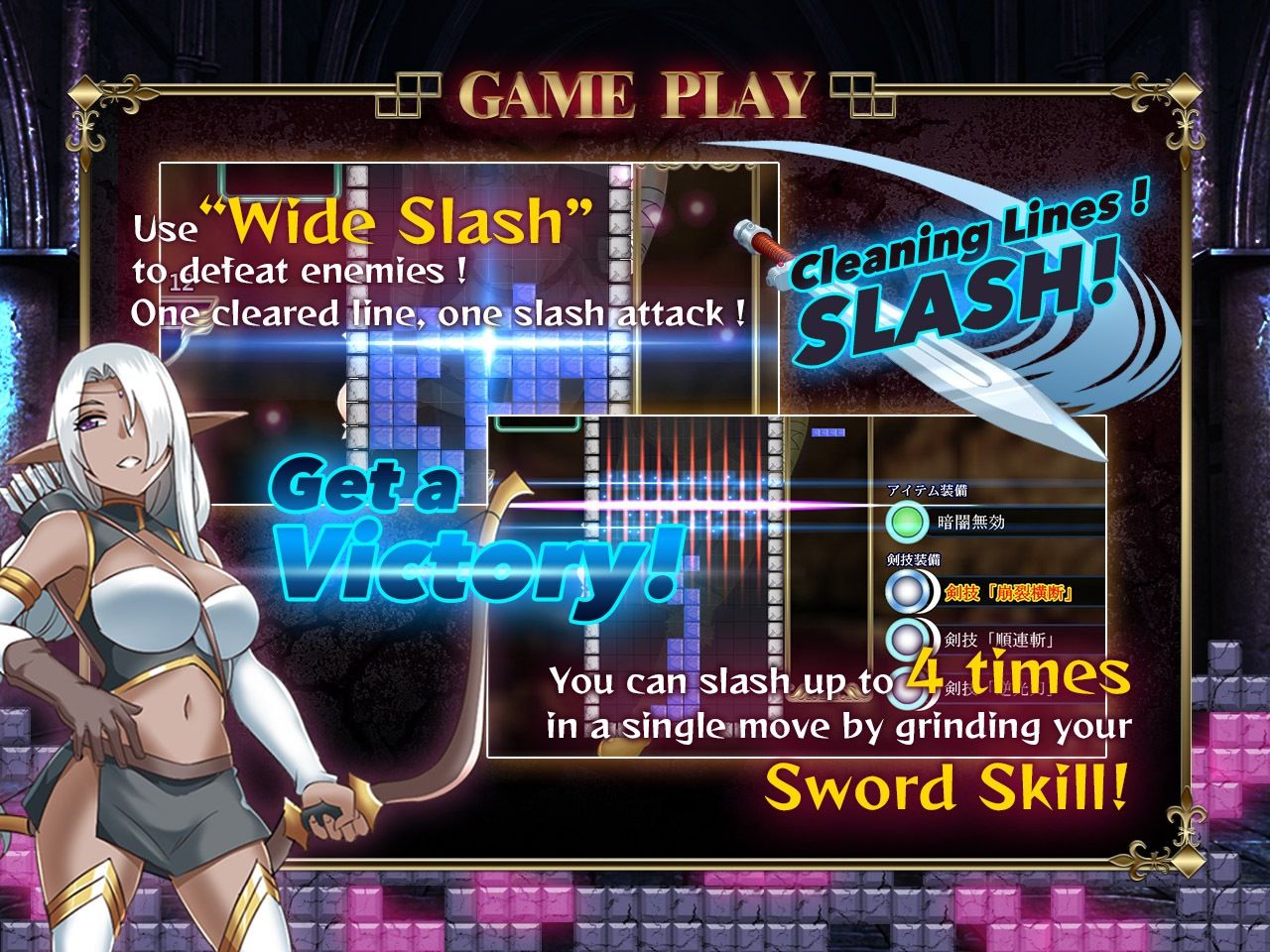Image resolution: width=1270 pixels, height=952 pixels.
Task: Click the GAME PLAY title banner
Action: point(635,94)
